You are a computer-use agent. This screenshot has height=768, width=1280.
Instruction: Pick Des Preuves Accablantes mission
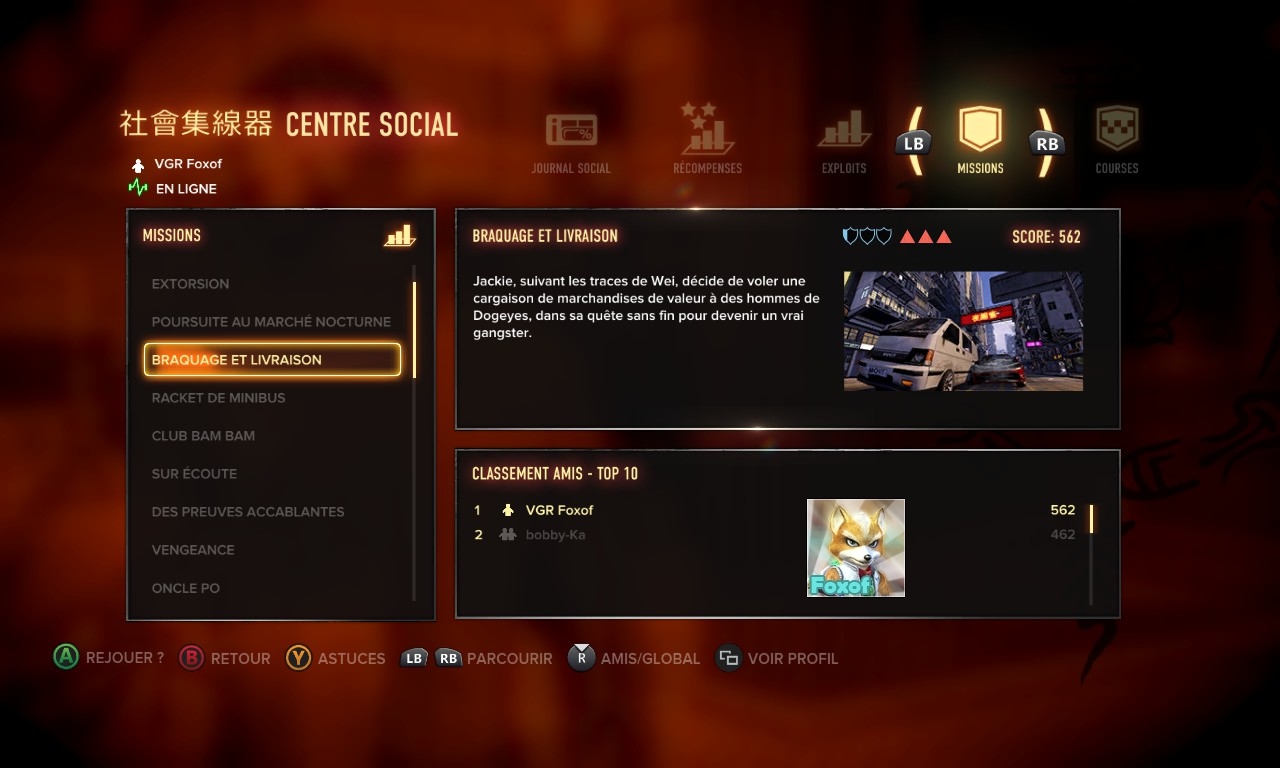pos(248,512)
